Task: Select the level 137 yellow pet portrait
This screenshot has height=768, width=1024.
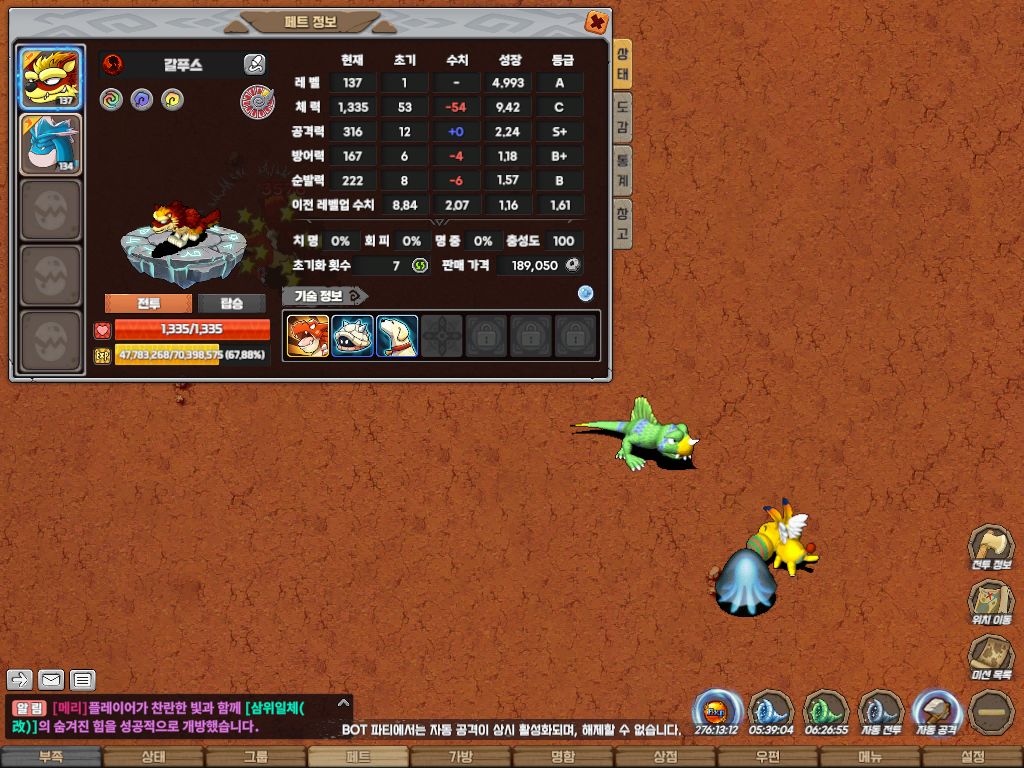Action: coord(51,77)
